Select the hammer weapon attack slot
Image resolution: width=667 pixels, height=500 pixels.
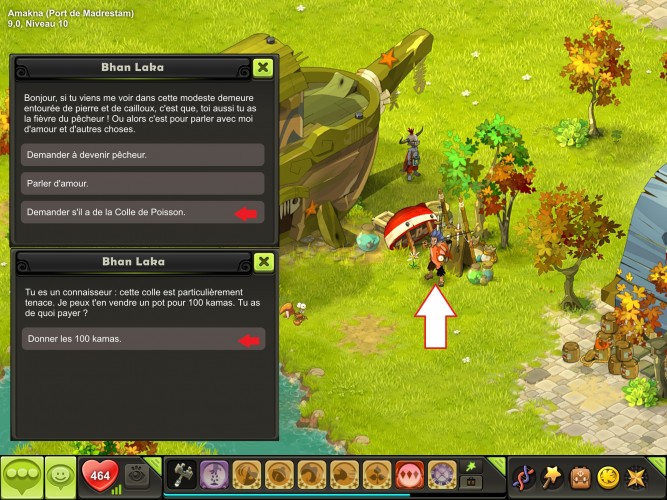pos(183,475)
